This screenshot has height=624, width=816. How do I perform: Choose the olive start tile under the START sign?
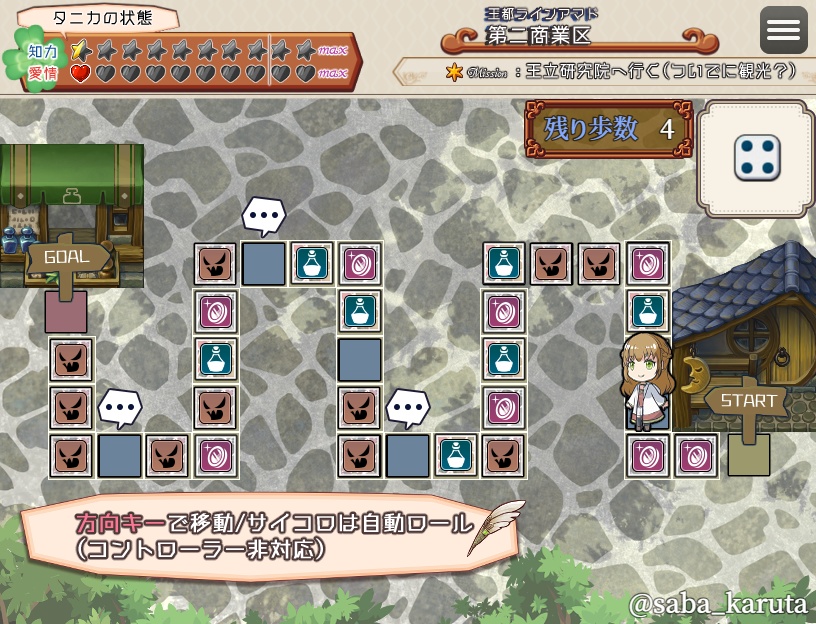tap(748, 456)
